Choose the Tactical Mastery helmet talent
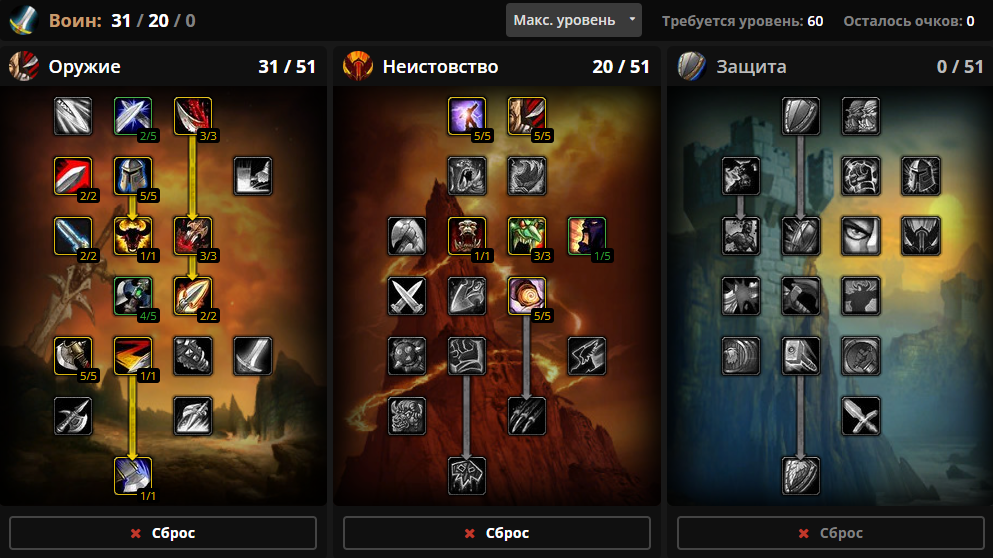 click(x=133, y=176)
